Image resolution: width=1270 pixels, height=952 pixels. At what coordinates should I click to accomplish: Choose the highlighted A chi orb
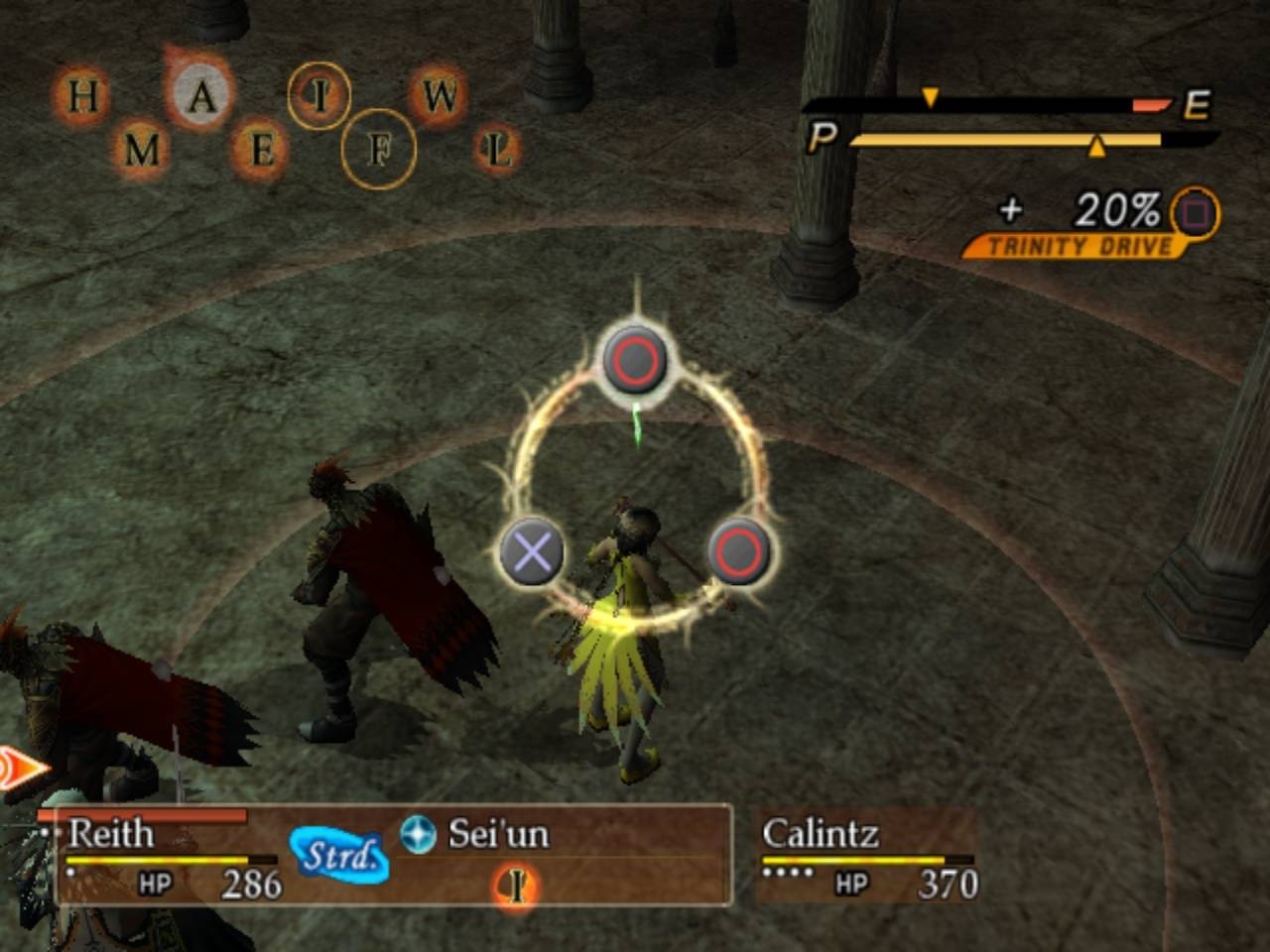pyautogui.click(x=201, y=96)
